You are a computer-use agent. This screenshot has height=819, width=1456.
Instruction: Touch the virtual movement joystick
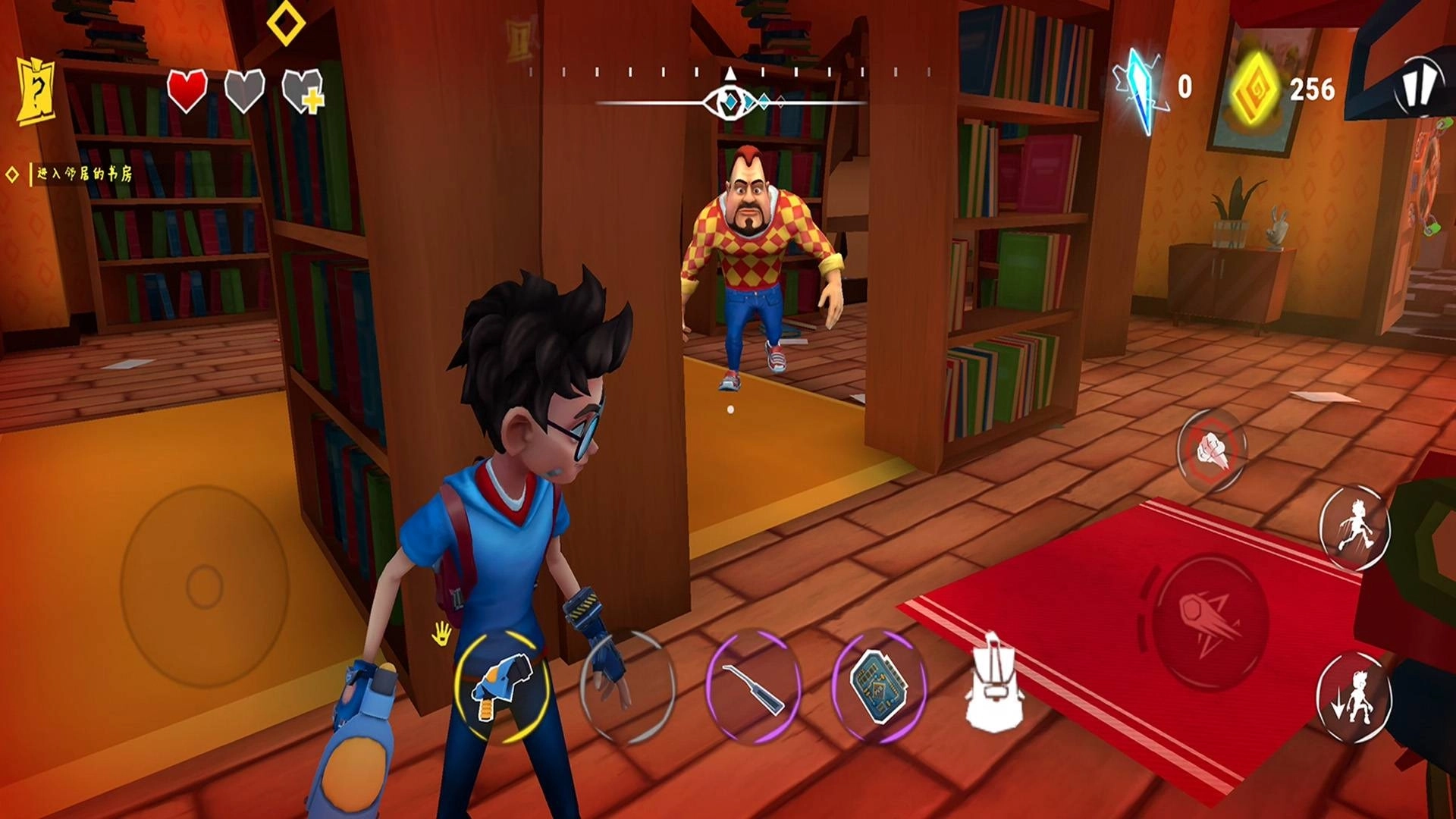pyautogui.click(x=204, y=586)
